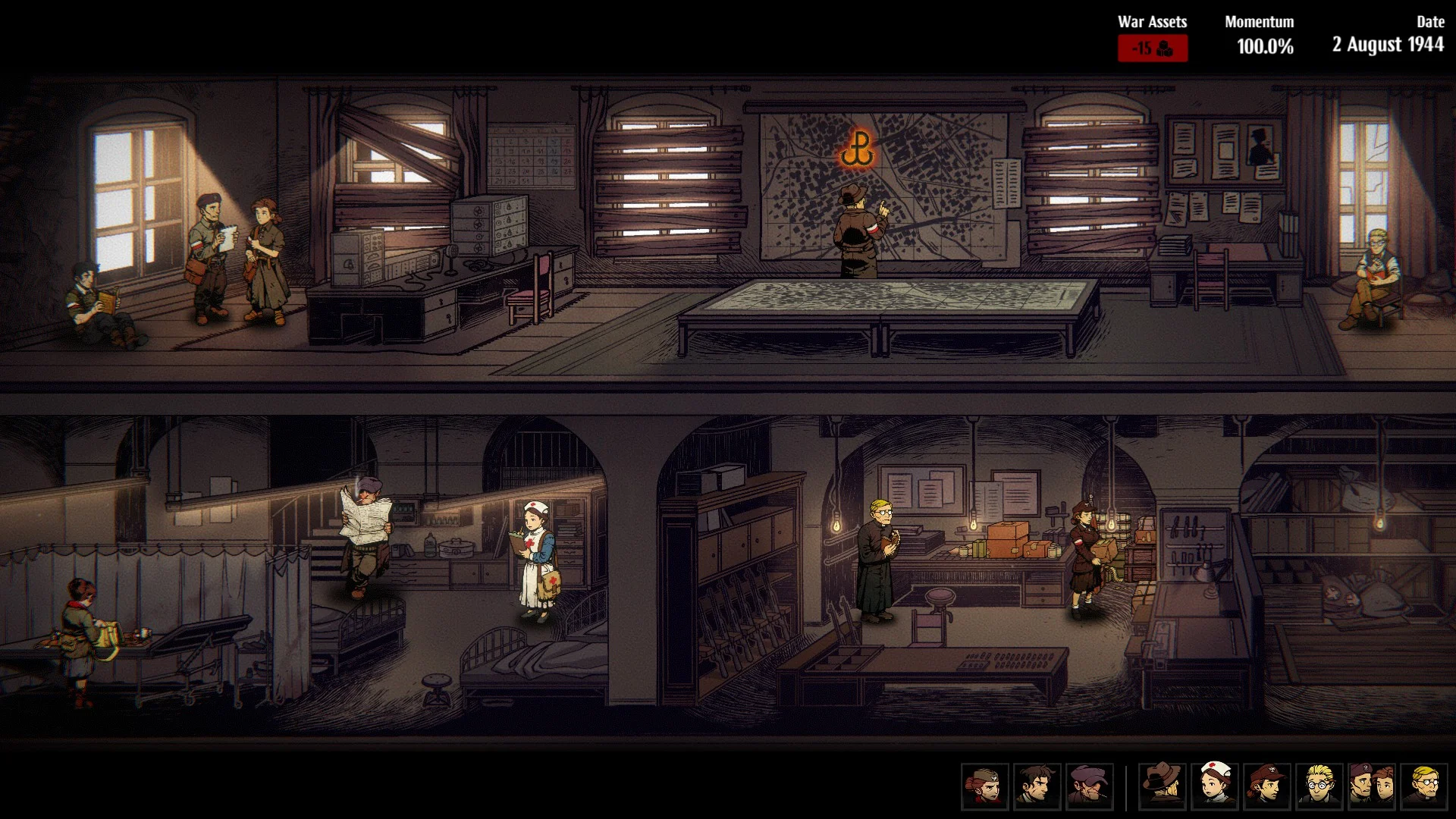Choose the smoking man in purple cap portrait
Screen dimensions: 1456x819
pos(1089,786)
